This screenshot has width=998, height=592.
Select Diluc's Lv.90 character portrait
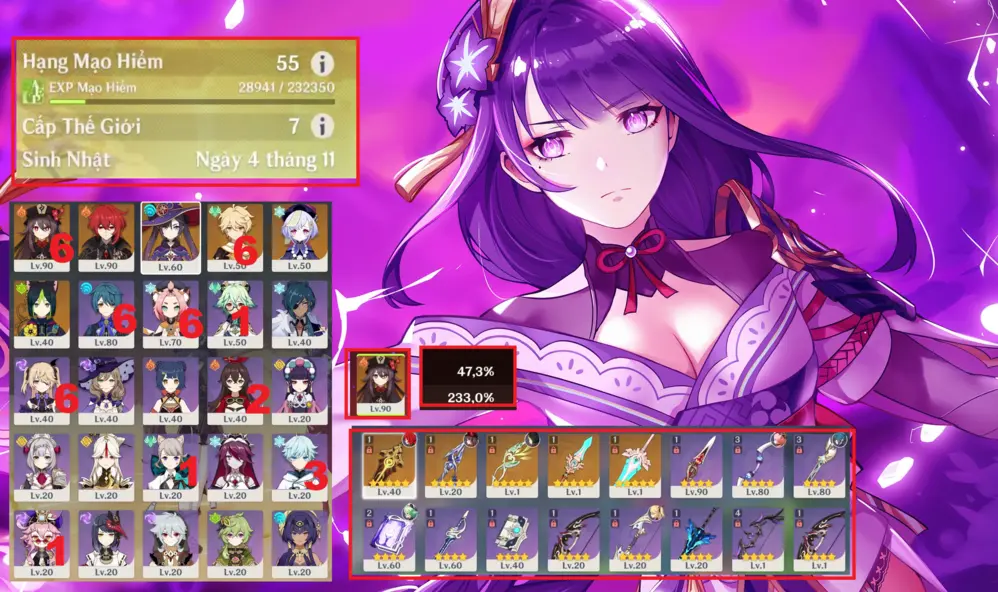(104, 237)
